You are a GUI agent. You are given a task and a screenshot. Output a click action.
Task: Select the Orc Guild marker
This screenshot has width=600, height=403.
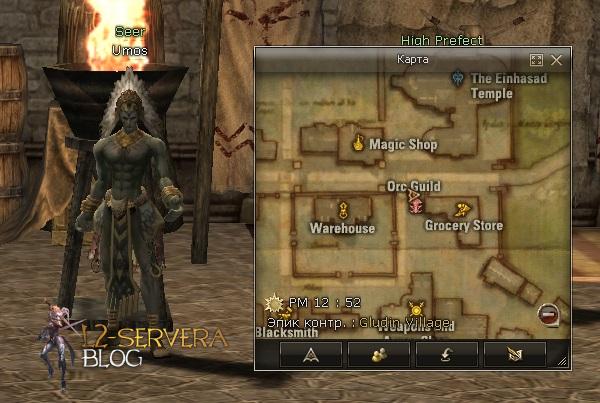tap(414, 204)
